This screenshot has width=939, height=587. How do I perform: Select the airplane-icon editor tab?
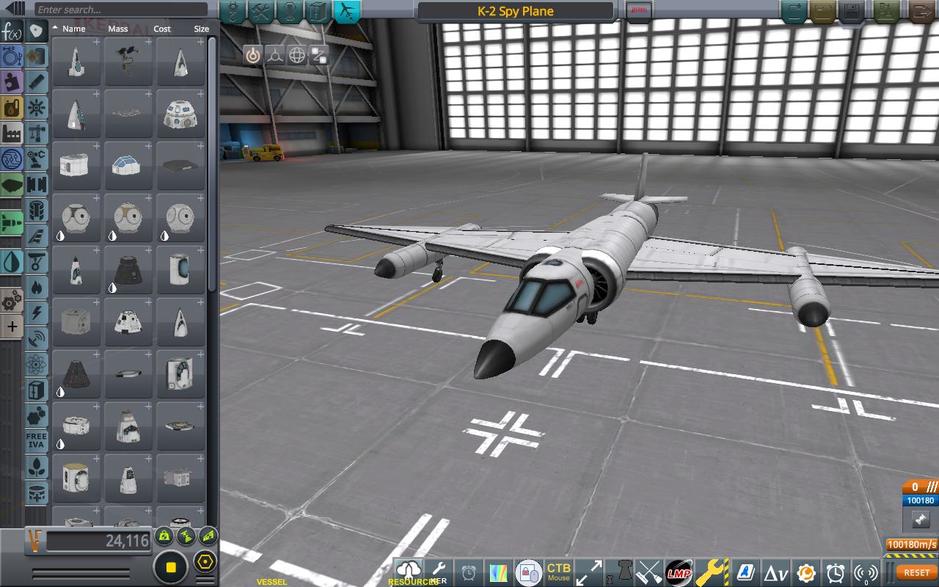tap(346, 11)
